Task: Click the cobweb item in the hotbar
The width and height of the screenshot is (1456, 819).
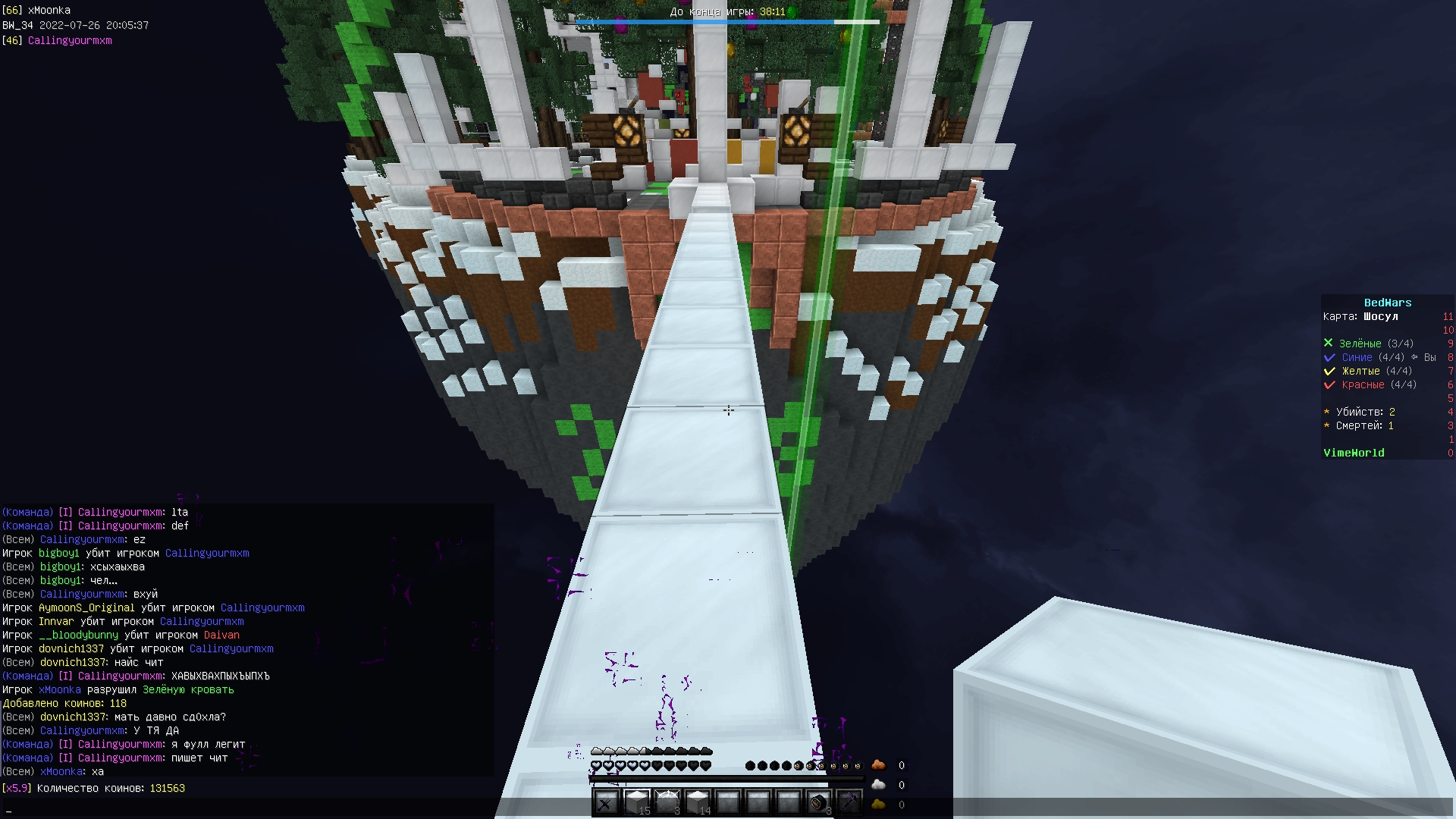Action: tap(667, 800)
